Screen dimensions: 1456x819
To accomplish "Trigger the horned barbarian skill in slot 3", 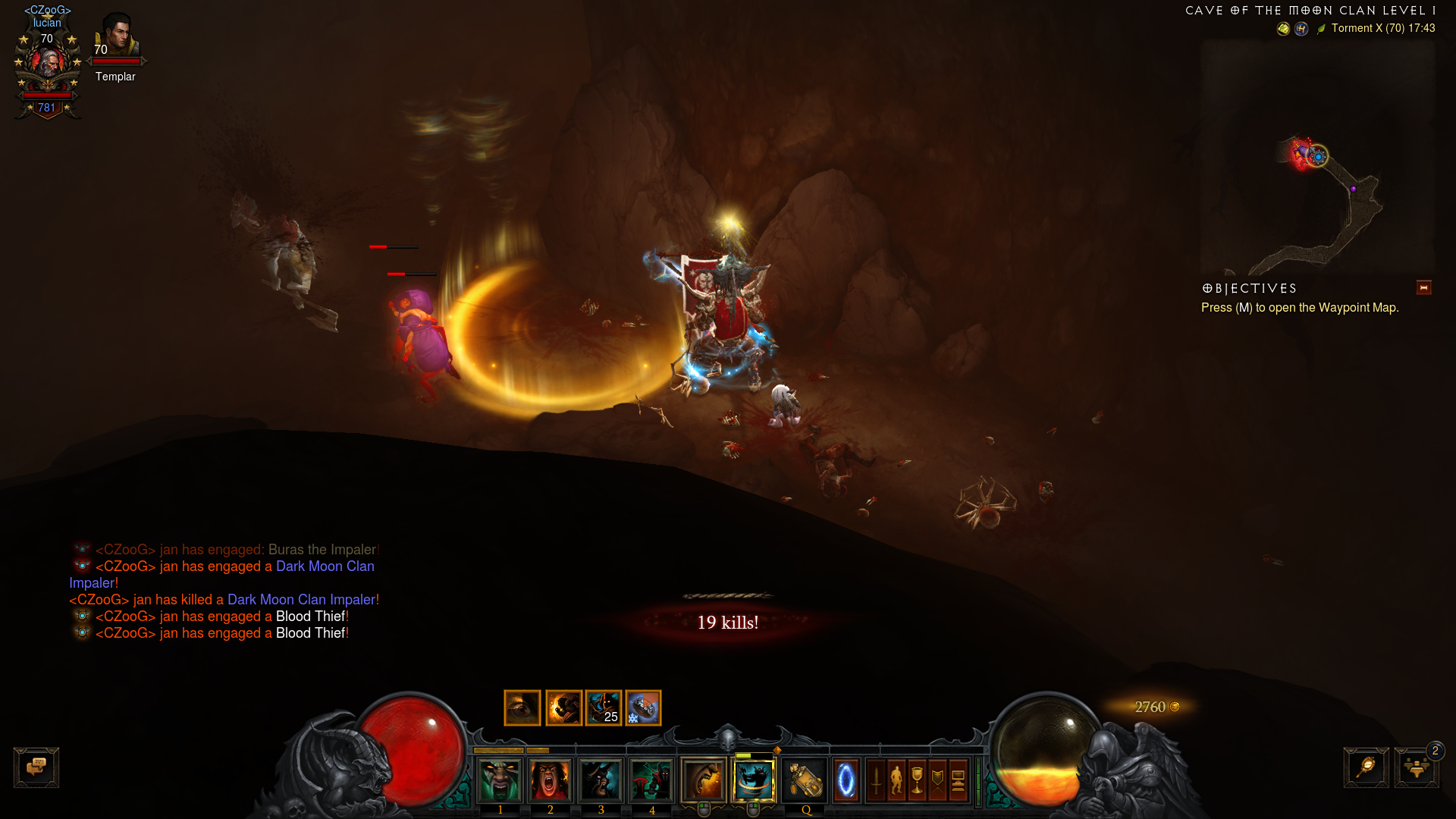I will (601, 780).
